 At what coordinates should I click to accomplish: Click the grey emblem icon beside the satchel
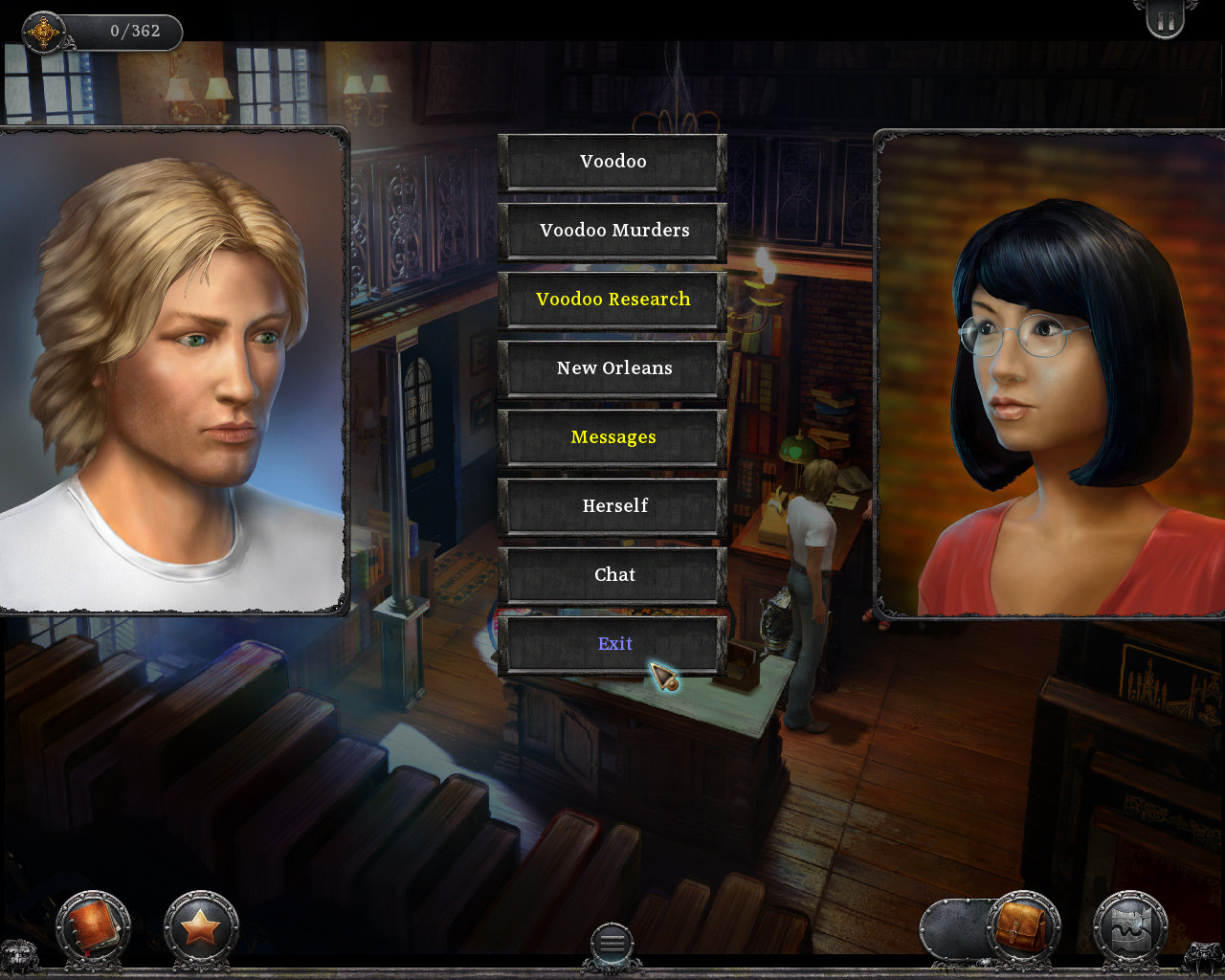1130,927
